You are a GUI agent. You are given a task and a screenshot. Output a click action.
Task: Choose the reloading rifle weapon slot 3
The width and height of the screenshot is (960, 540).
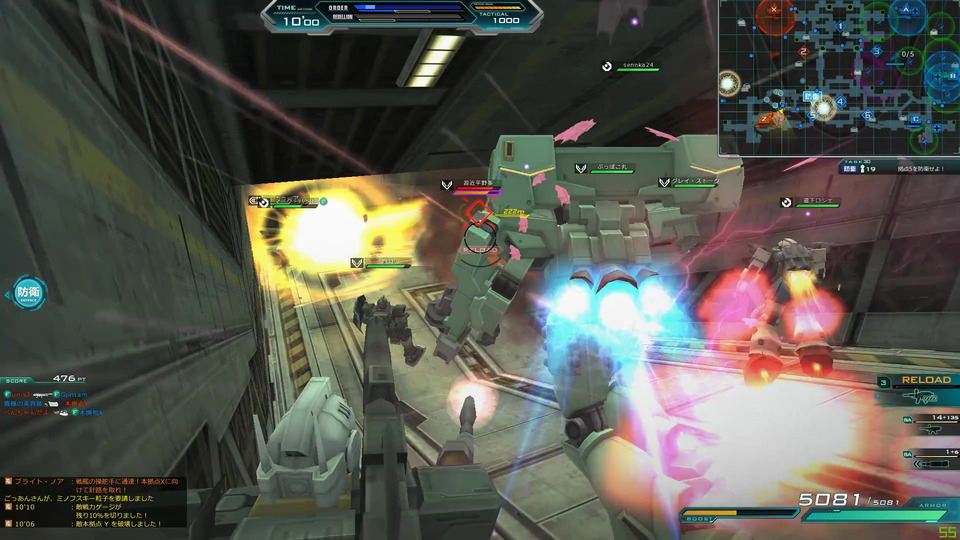(x=918, y=396)
